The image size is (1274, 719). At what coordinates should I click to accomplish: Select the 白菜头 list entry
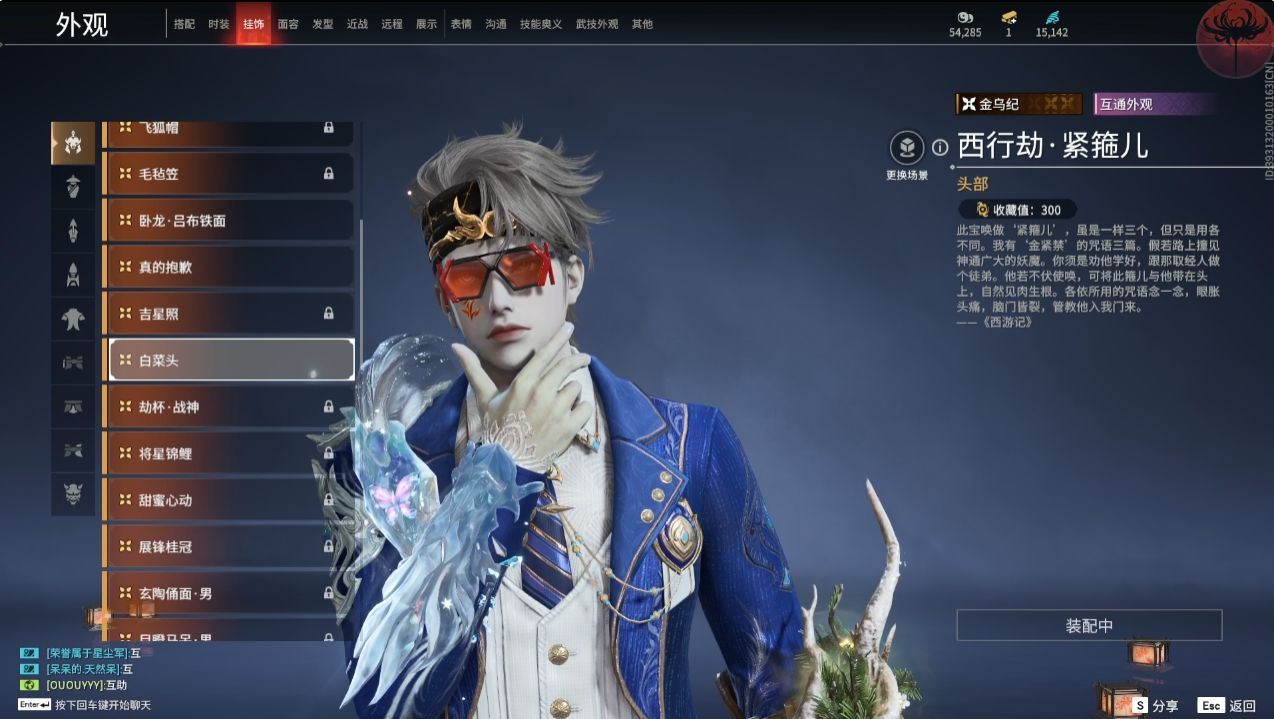(228, 360)
